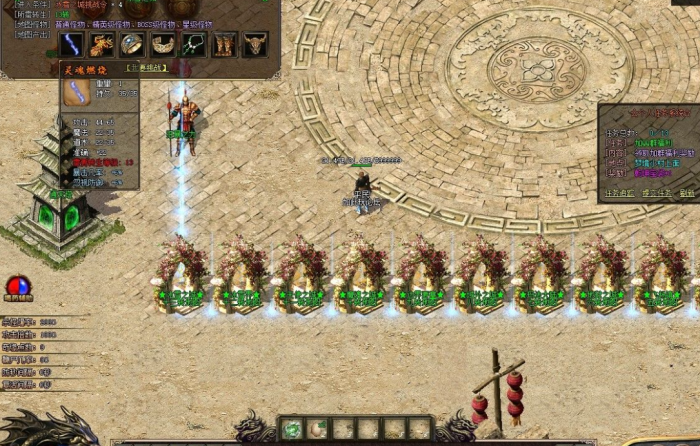Select the horned helmet drop icon
This screenshot has height=446, width=700.
255,44
